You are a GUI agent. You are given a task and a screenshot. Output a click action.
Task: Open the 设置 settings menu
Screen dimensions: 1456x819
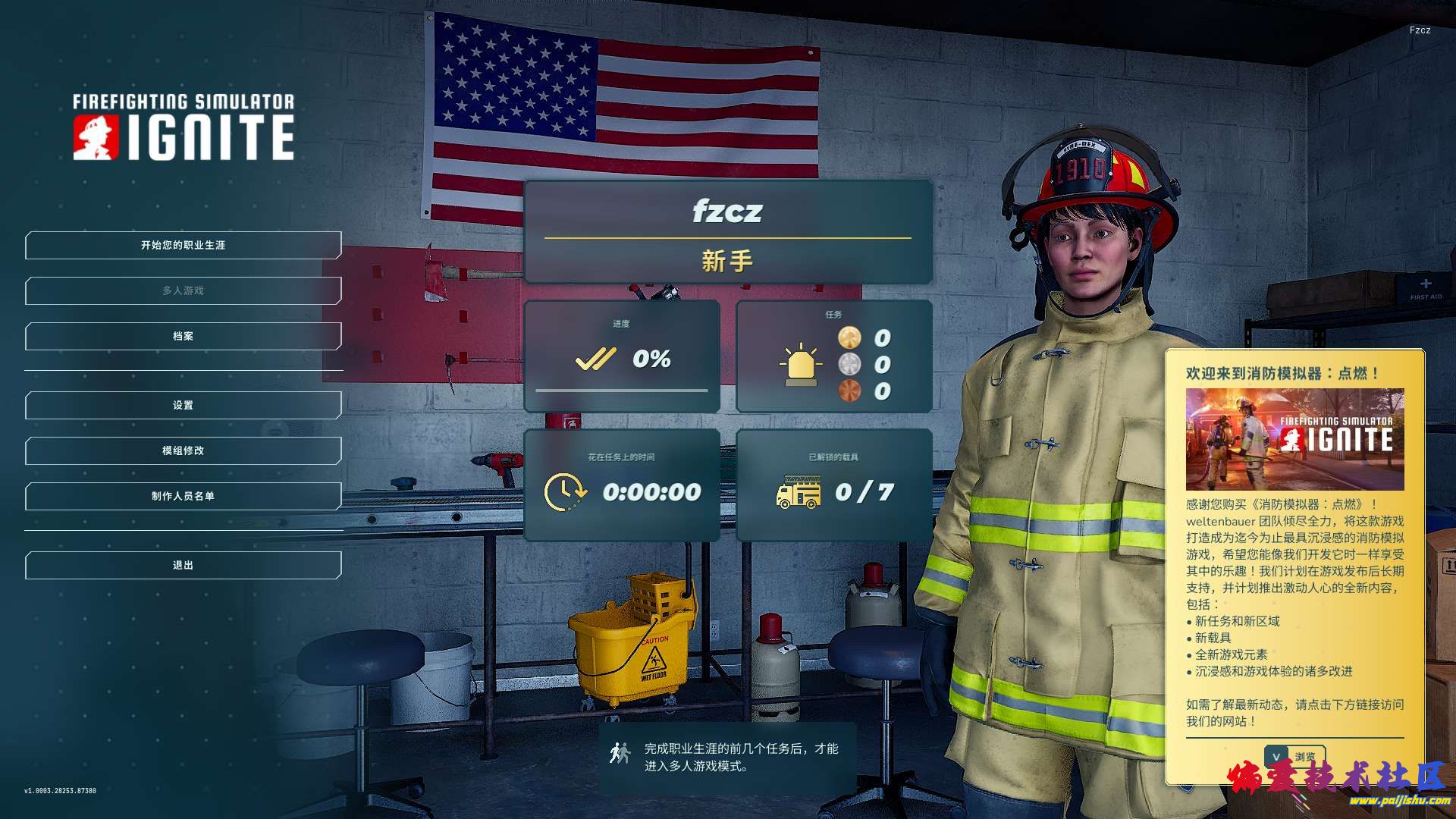(183, 406)
